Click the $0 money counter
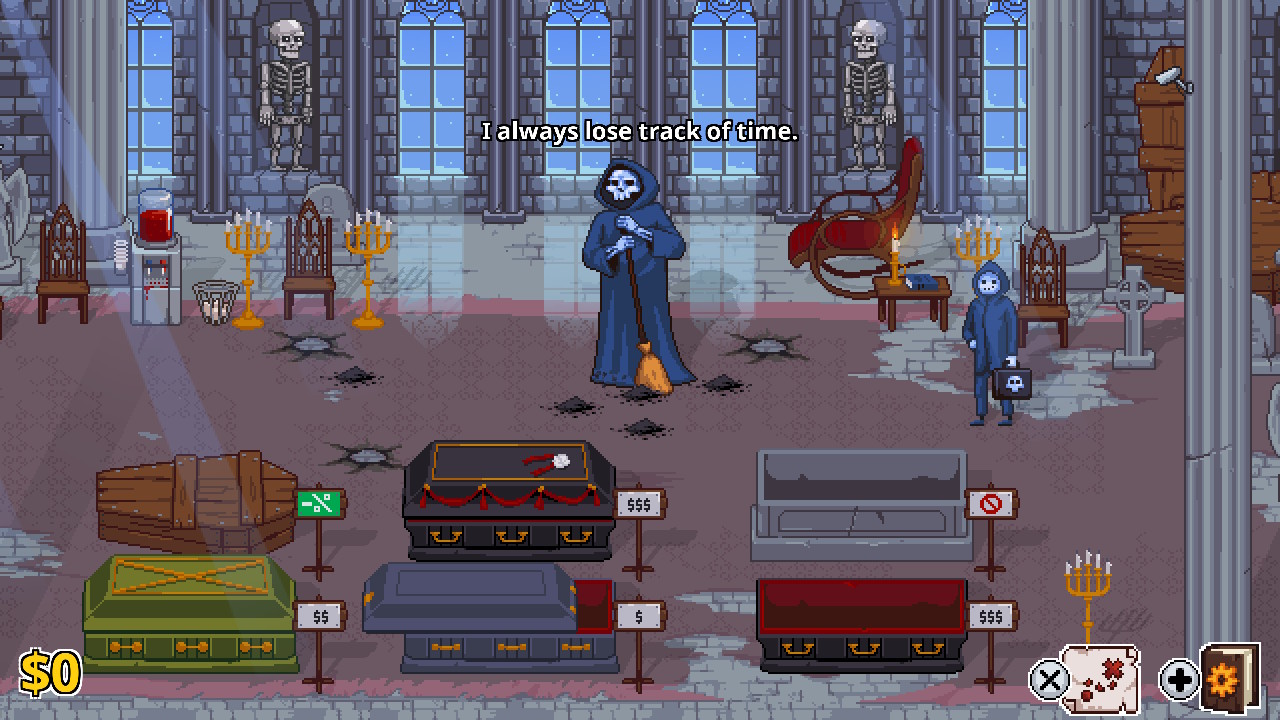1280x720 pixels. 49,673
